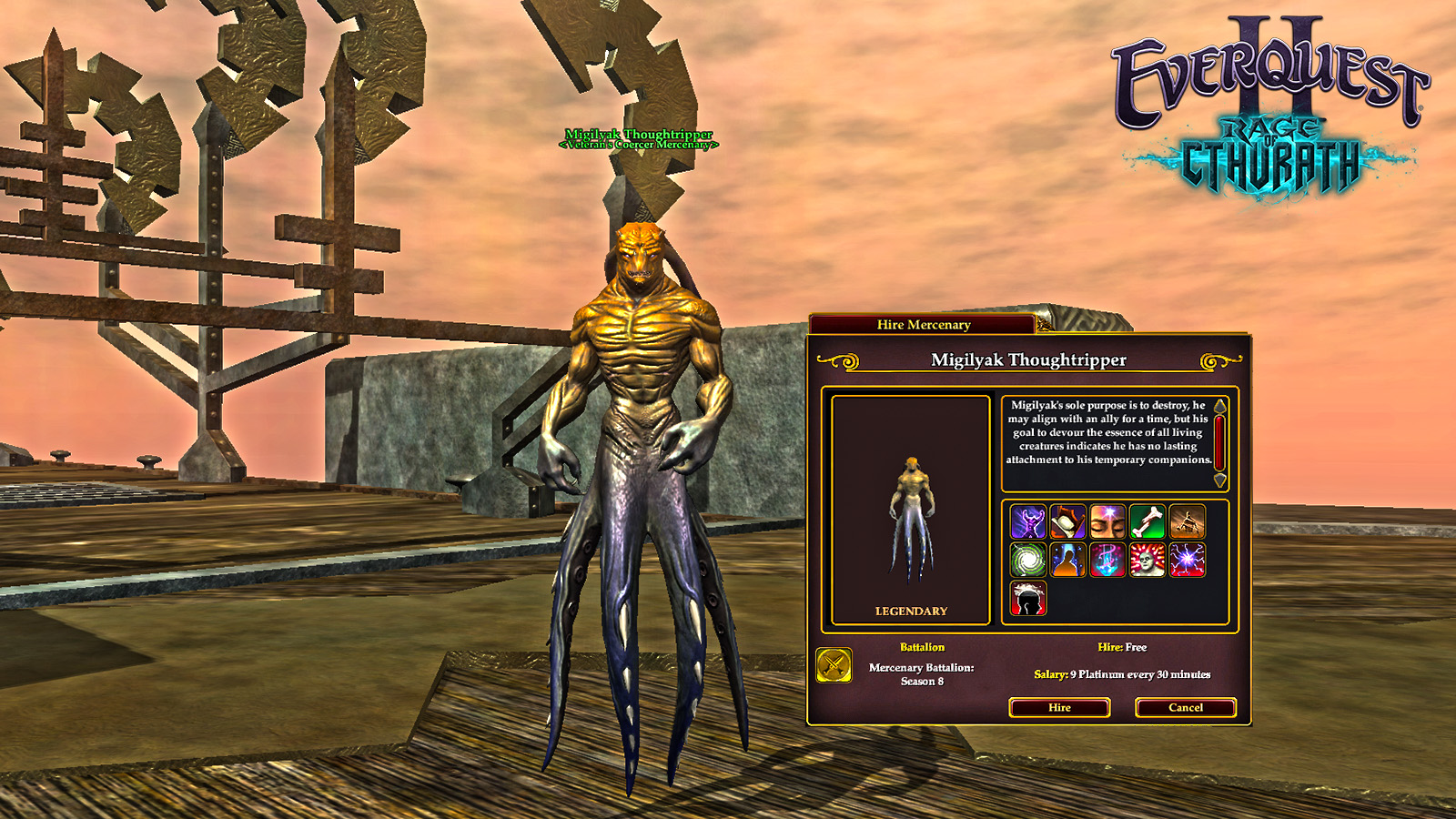Inspect the white boot ability icon
This screenshot has width=1456, height=819.
click(1067, 522)
